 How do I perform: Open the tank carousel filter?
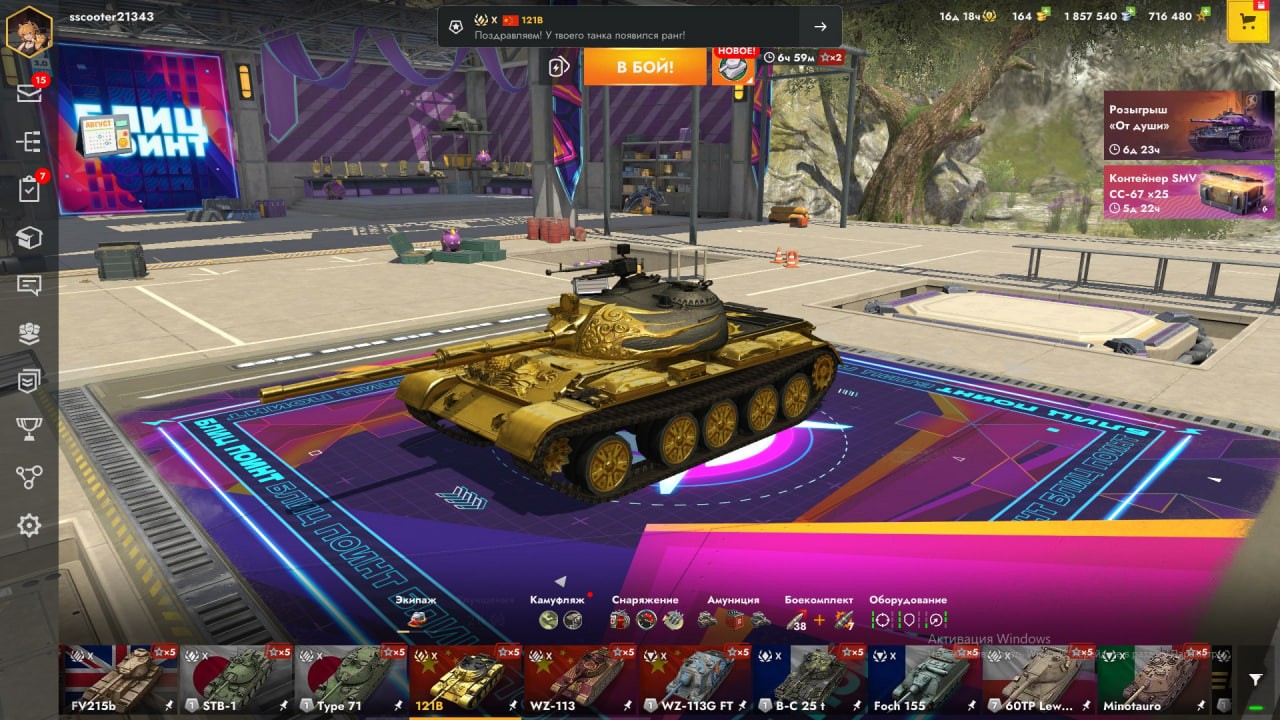click(x=1256, y=680)
